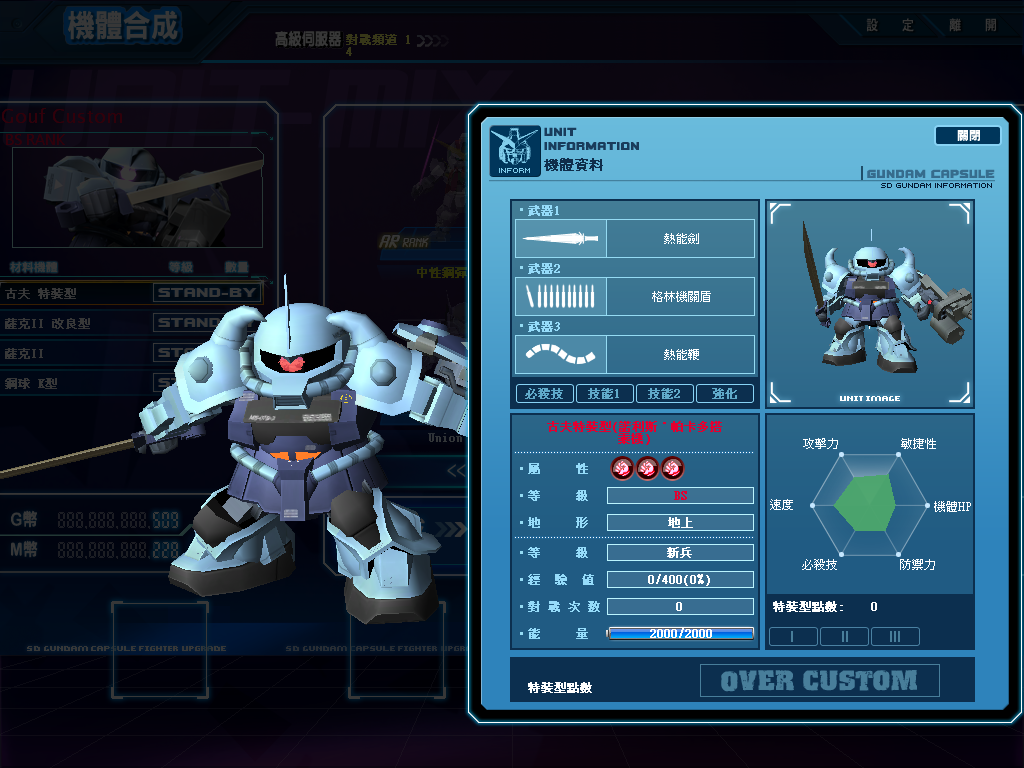Select the 古夫 特裝型 material row
This screenshot has width=1024, height=768.
click(130, 293)
